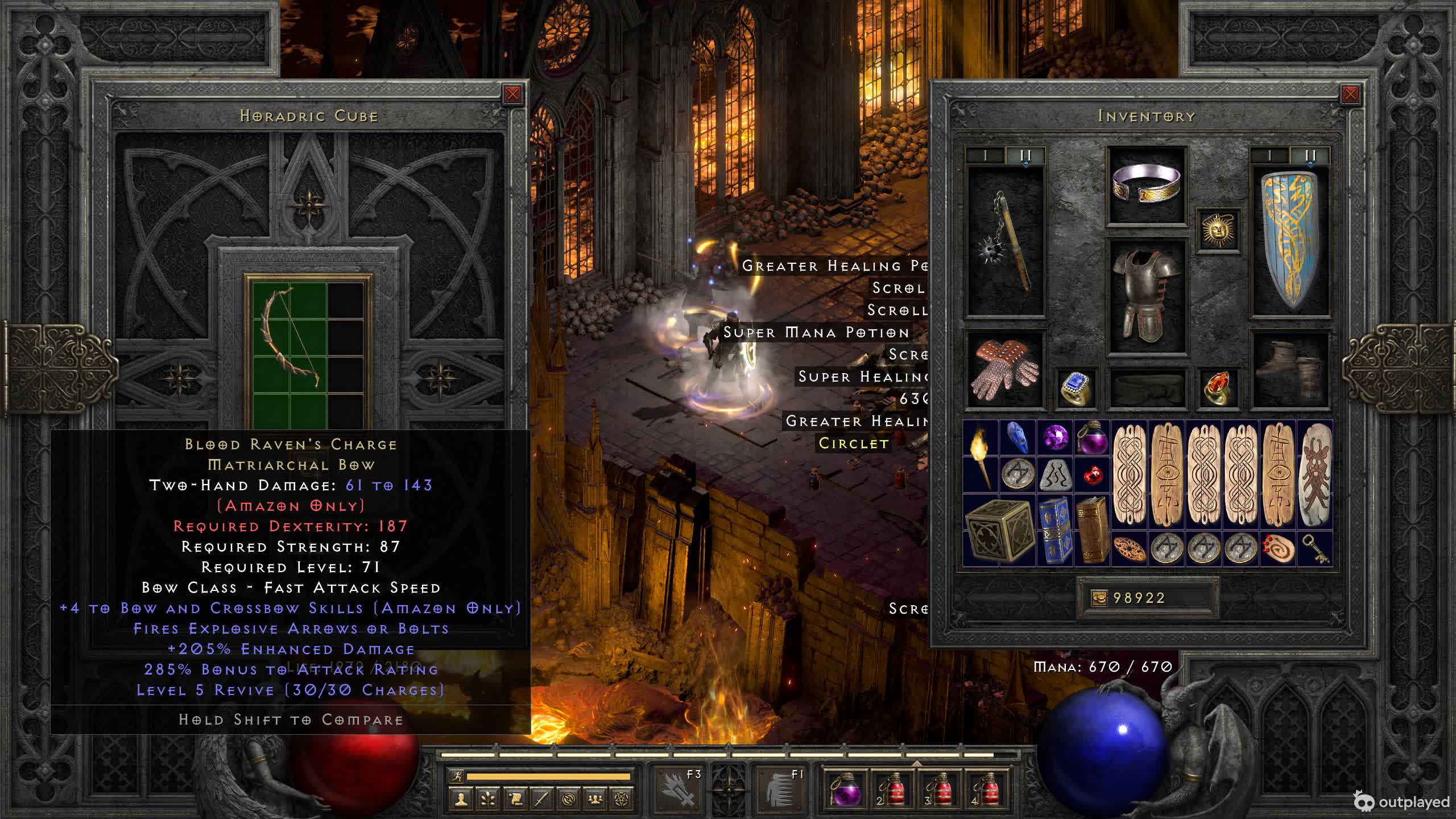Toggle the run/walk button
This screenshot has width=1456, height=819.
457,776
